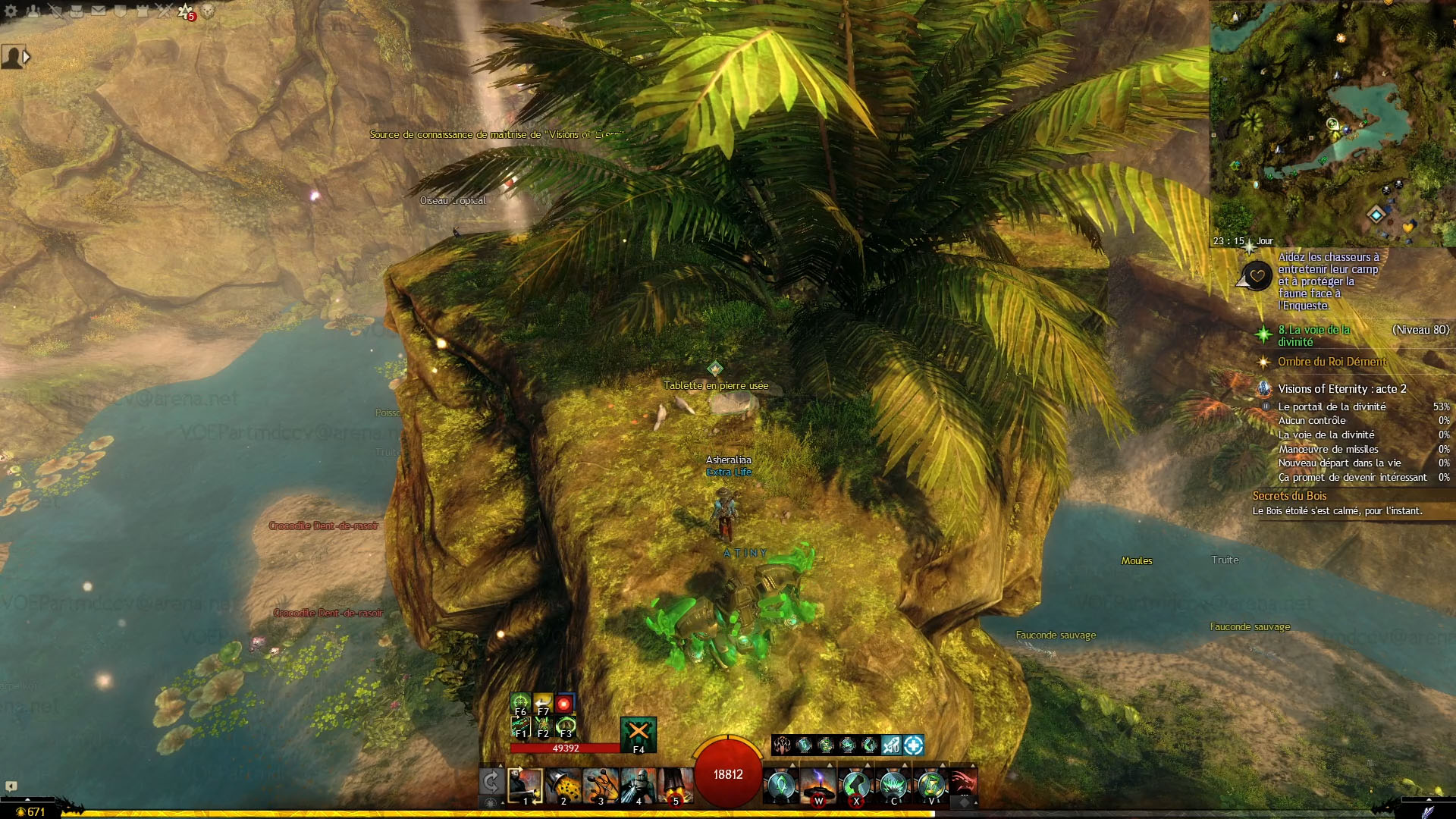Open the game menu gear icon
1456x819 pixels.
point(11,11)
